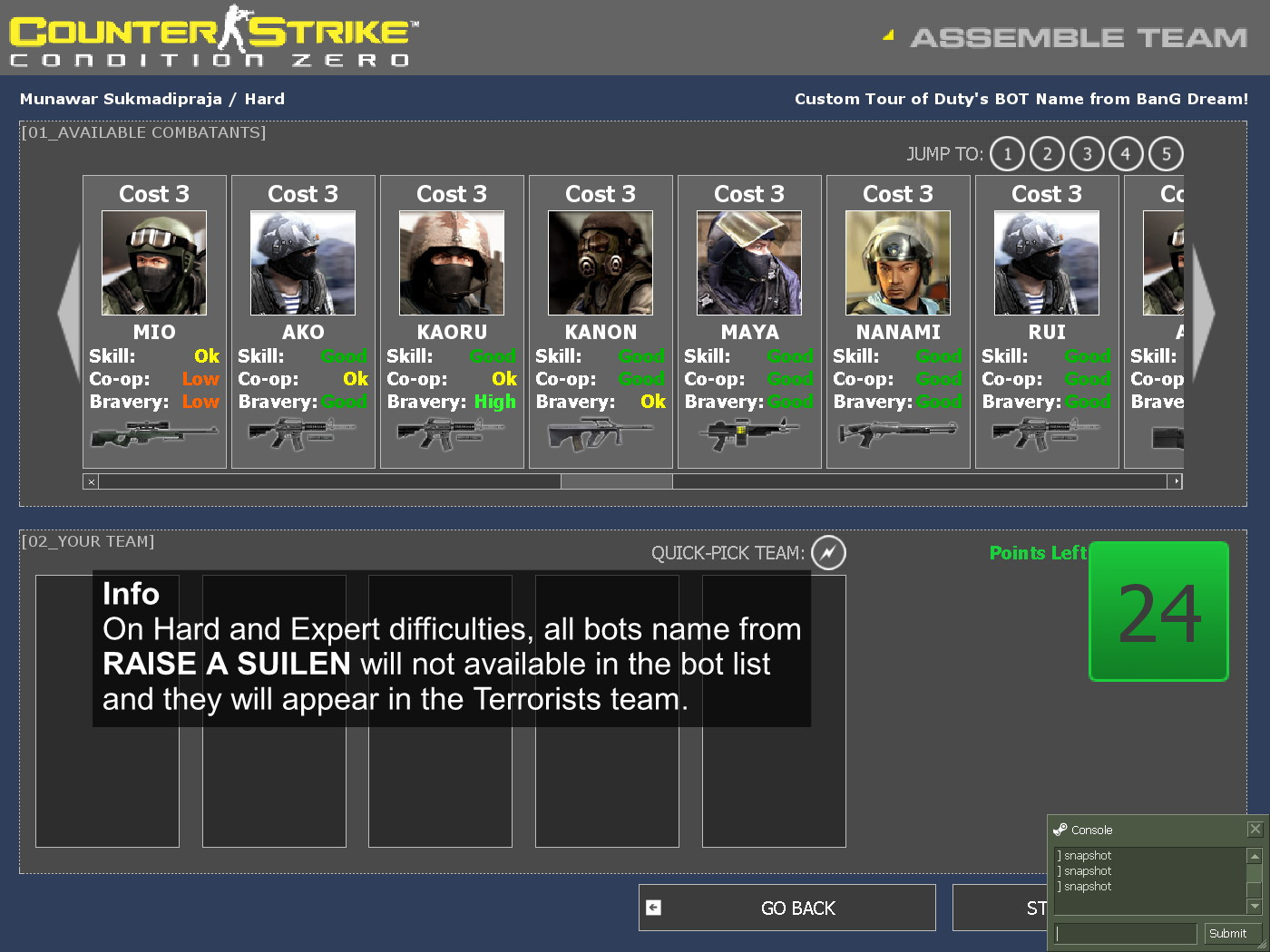Select bot AKO's portrait
1270x952 pixels.
(302, 262)
